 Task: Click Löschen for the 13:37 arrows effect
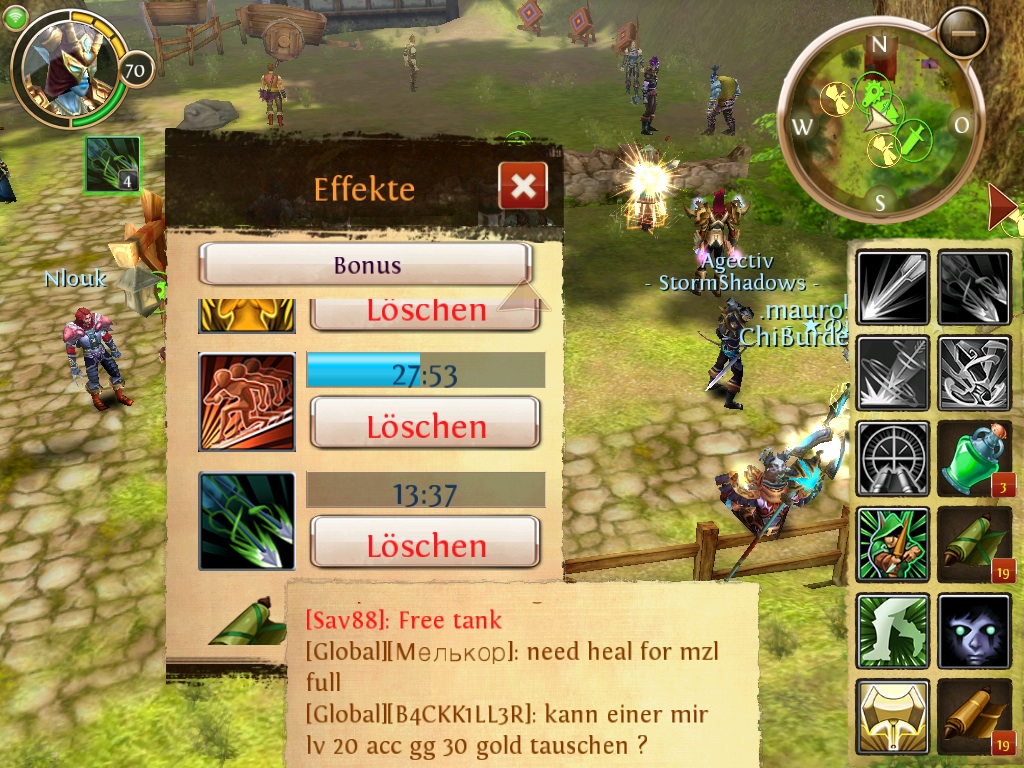click(x=425, y=543)
